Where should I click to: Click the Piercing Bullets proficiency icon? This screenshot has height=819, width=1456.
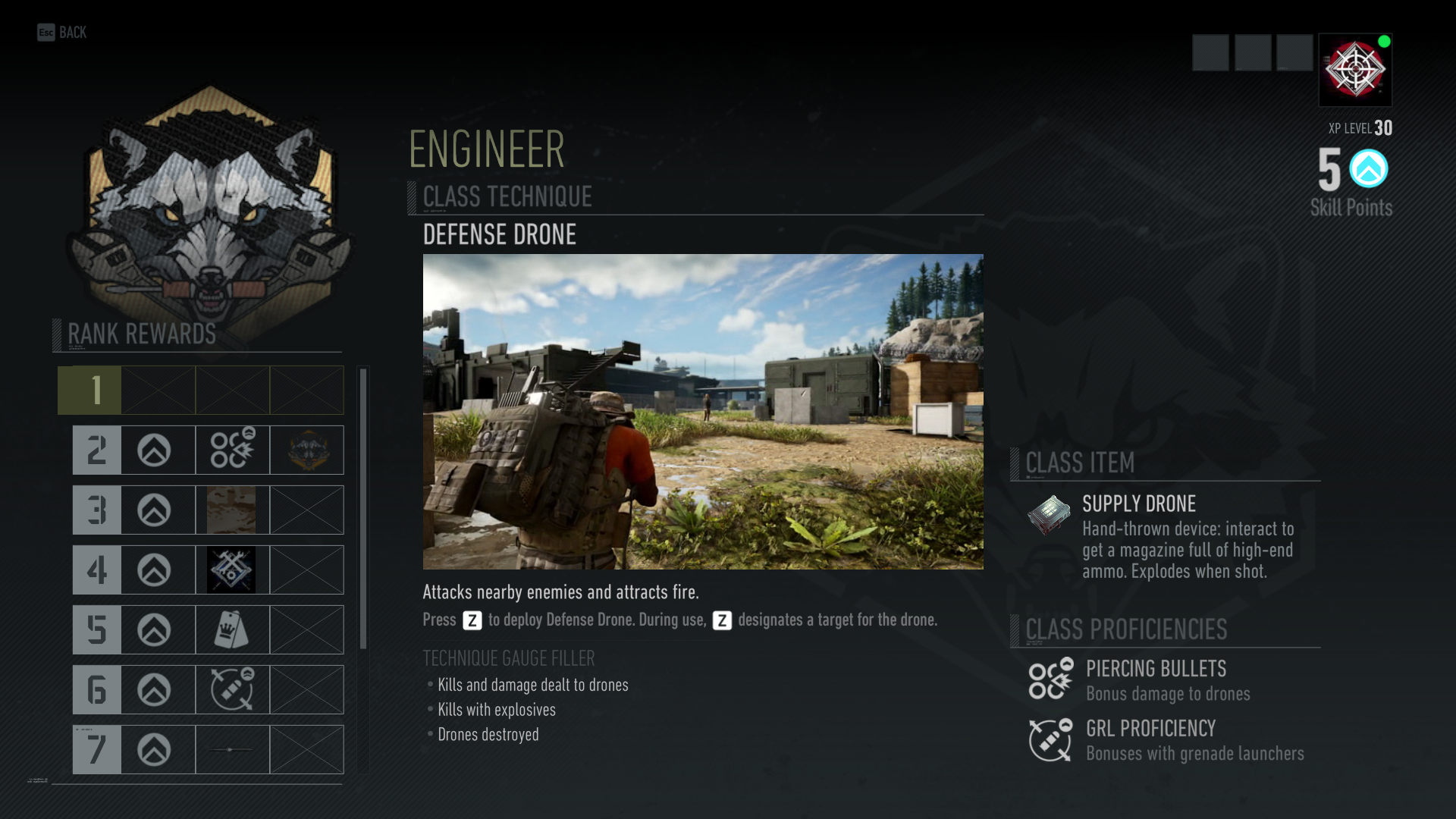1049,679
